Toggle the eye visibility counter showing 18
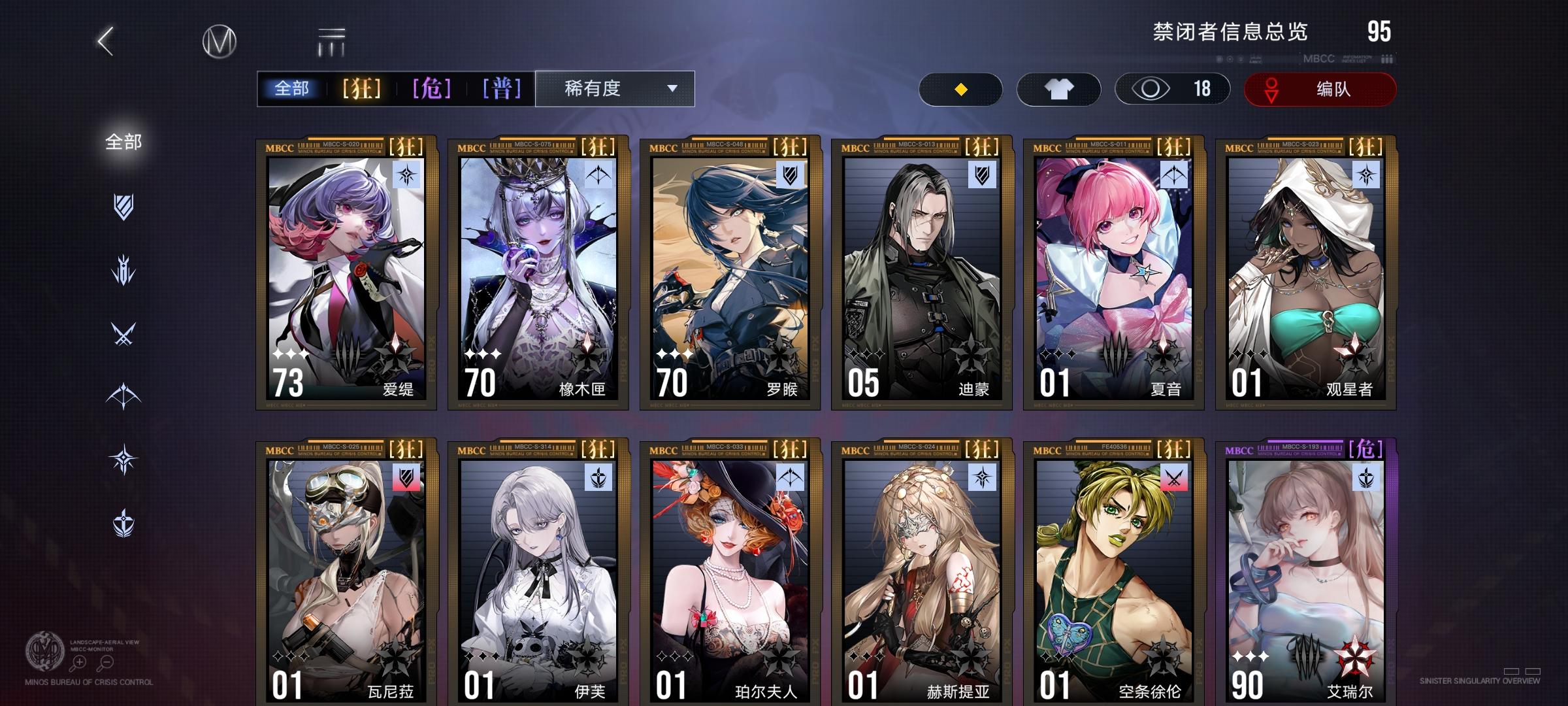 point(1171,88)
